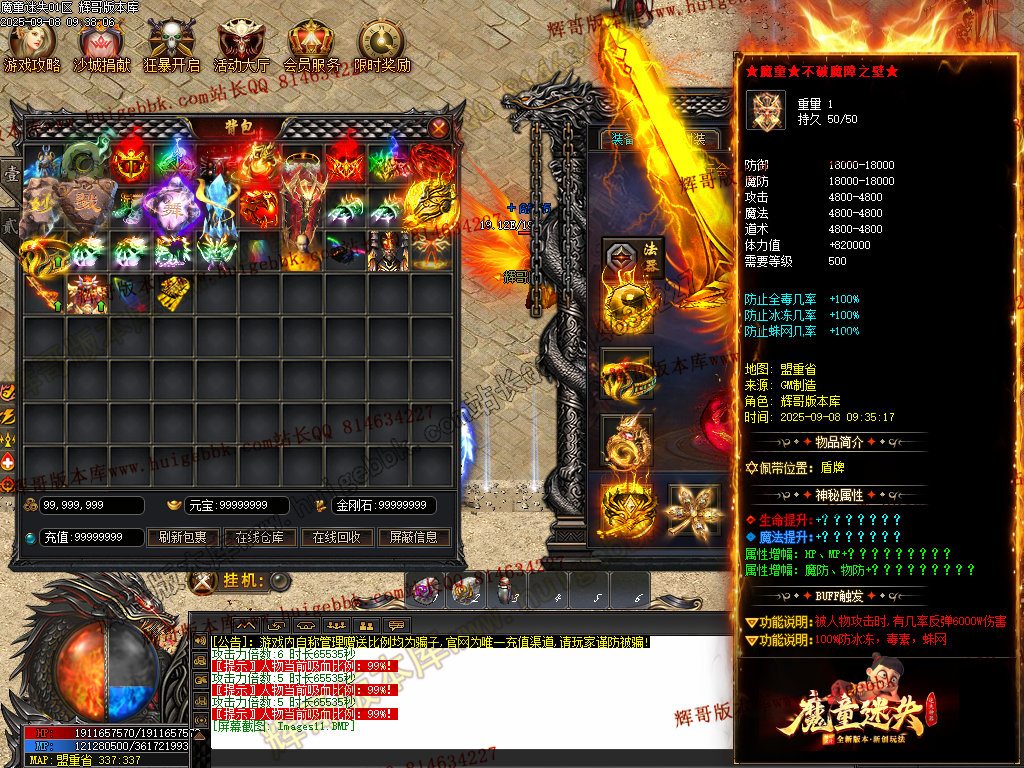Open the 会员服务 member service menu
The width and height of the screenshot is (1024, 768).
point(311,47)
